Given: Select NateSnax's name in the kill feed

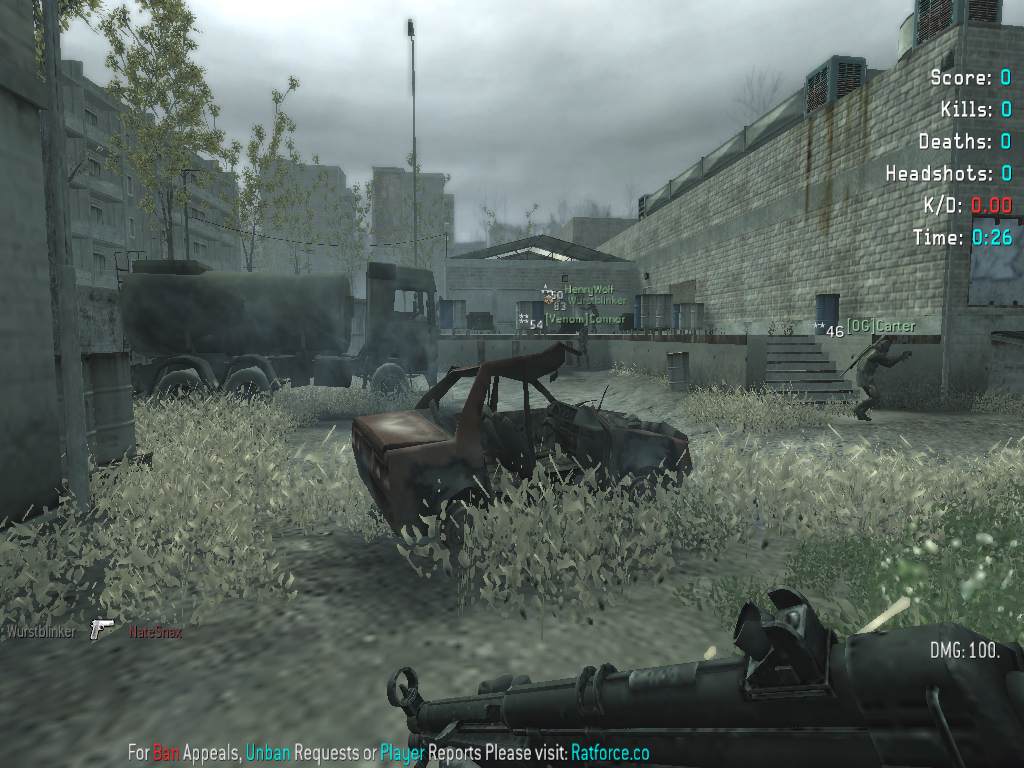Looking at the screenshot, I should click(x=155, y=632).
